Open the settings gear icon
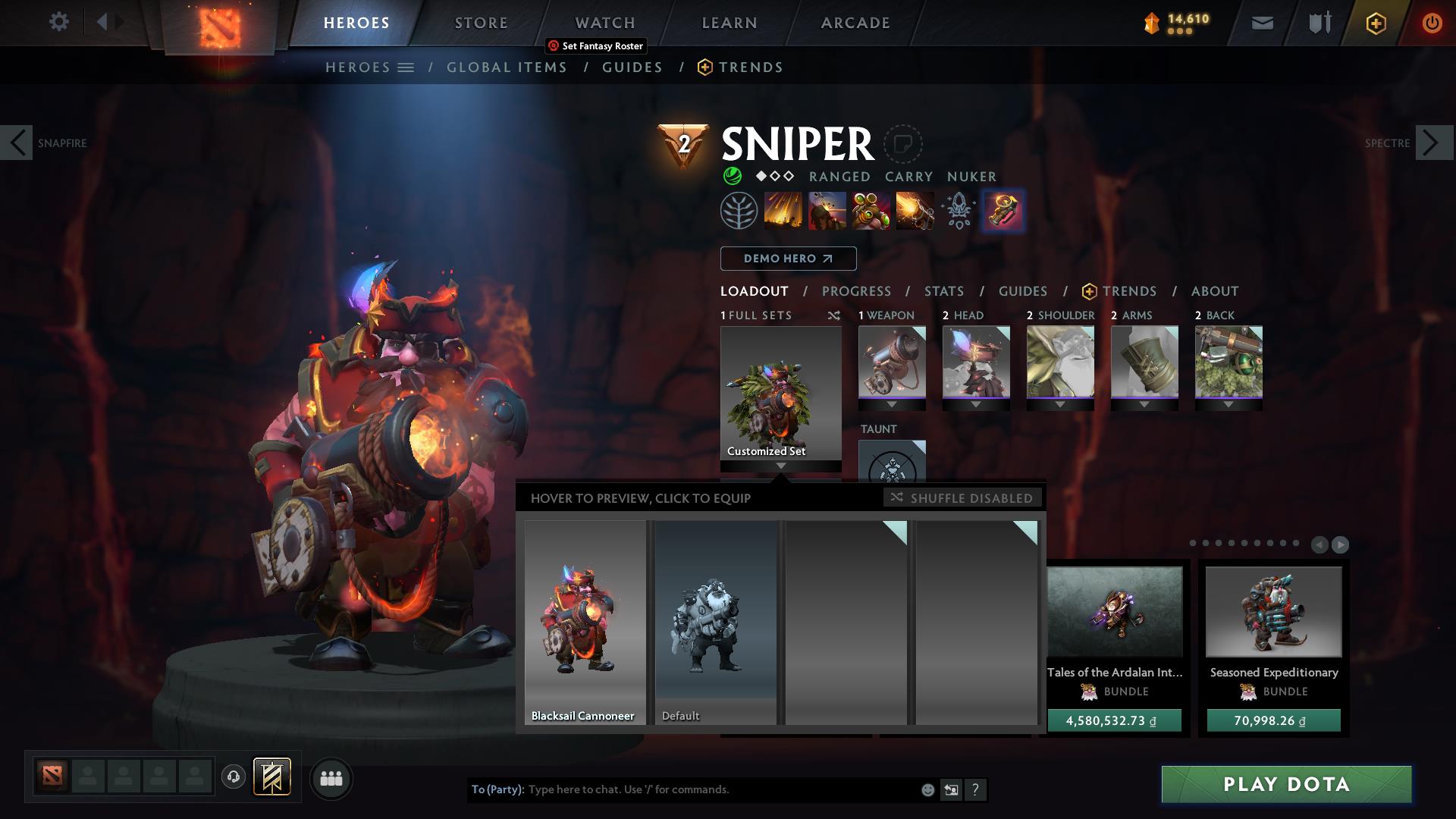This screenshot has width=1456, height=819. pyautogui.click(x=58, y=21)
